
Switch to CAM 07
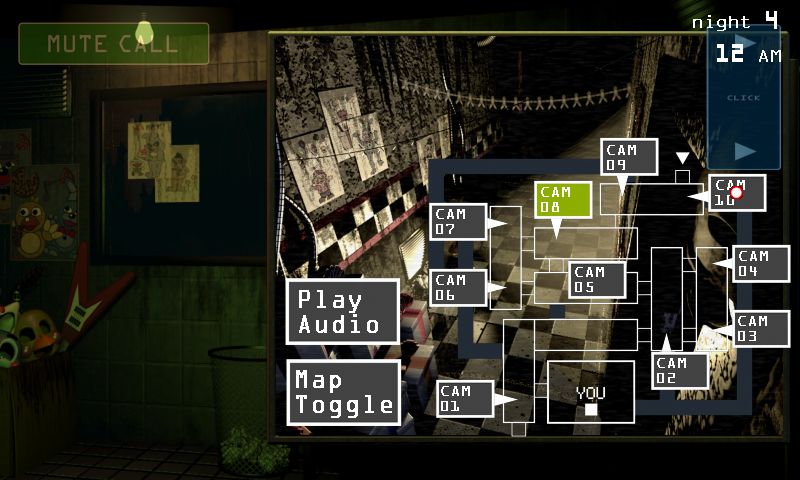pos(458,222)
